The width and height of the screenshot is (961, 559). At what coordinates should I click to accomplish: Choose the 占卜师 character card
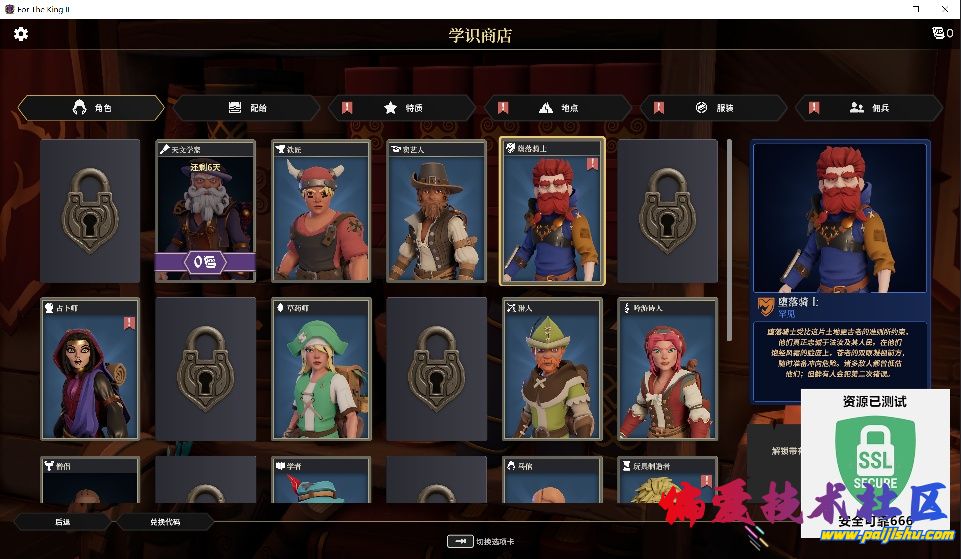(x=89, y=369)
